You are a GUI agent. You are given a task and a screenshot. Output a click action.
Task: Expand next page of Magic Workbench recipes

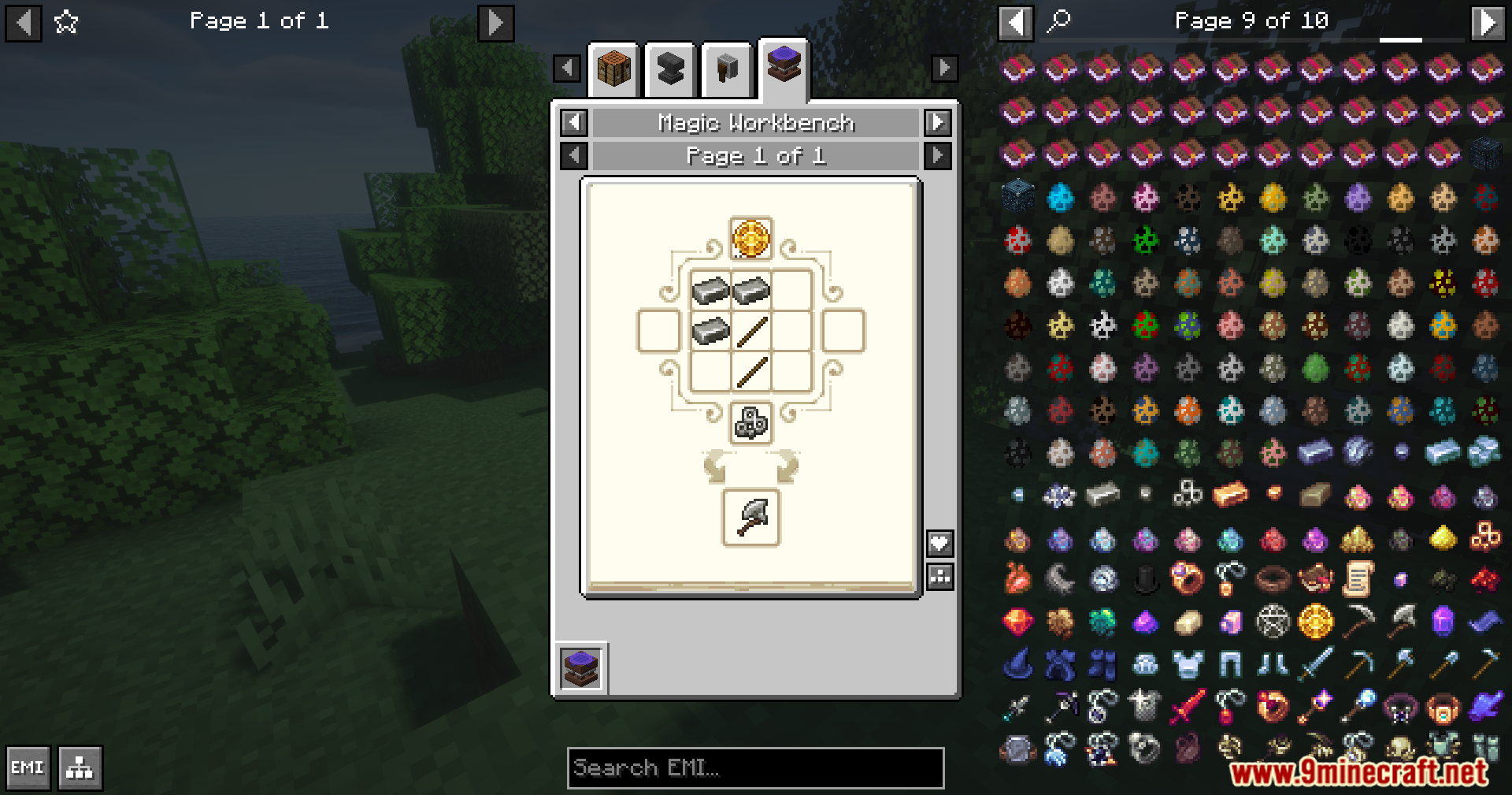tap(936, 156)
